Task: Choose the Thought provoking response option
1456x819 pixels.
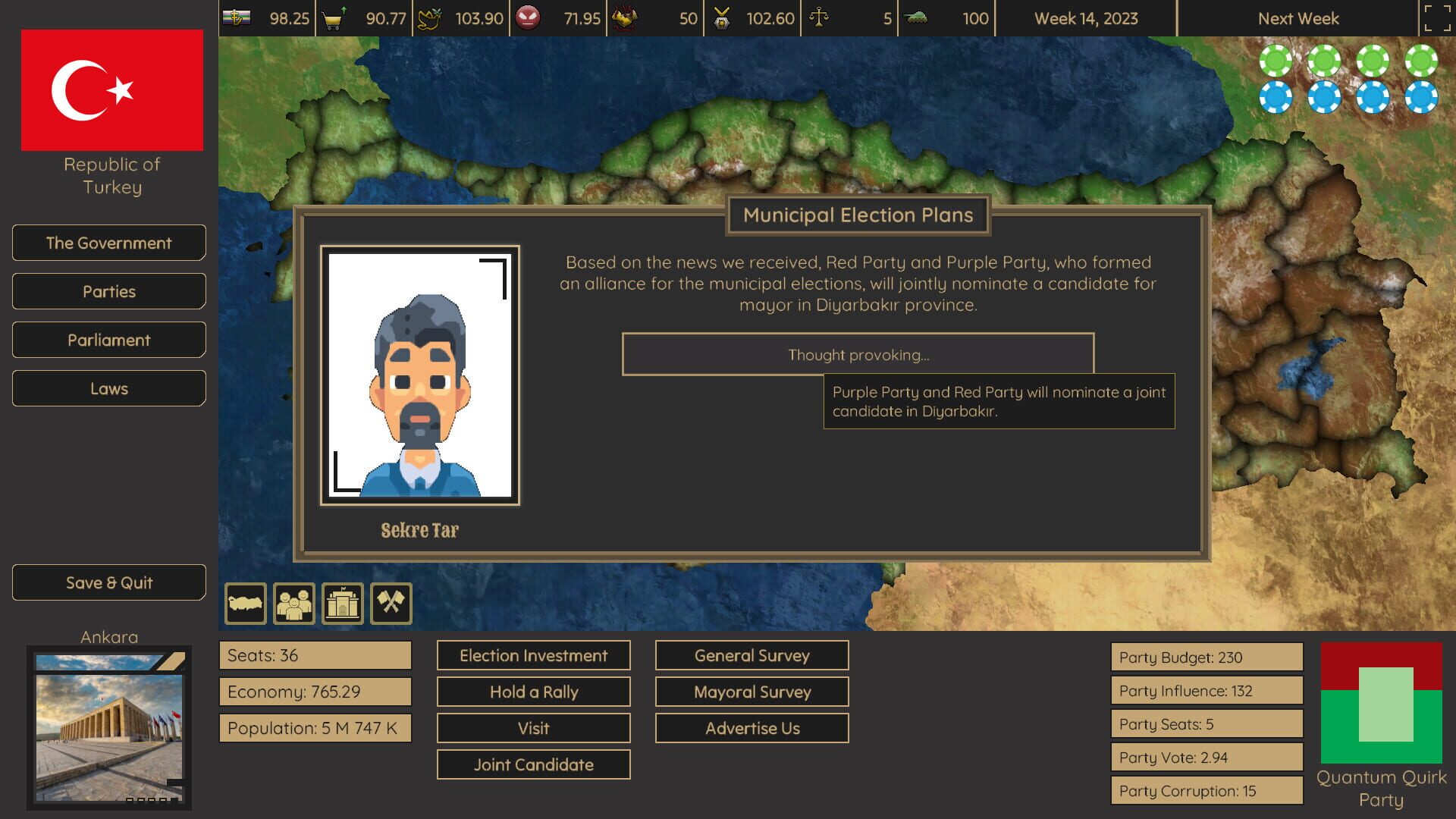Action: point(858,353)
